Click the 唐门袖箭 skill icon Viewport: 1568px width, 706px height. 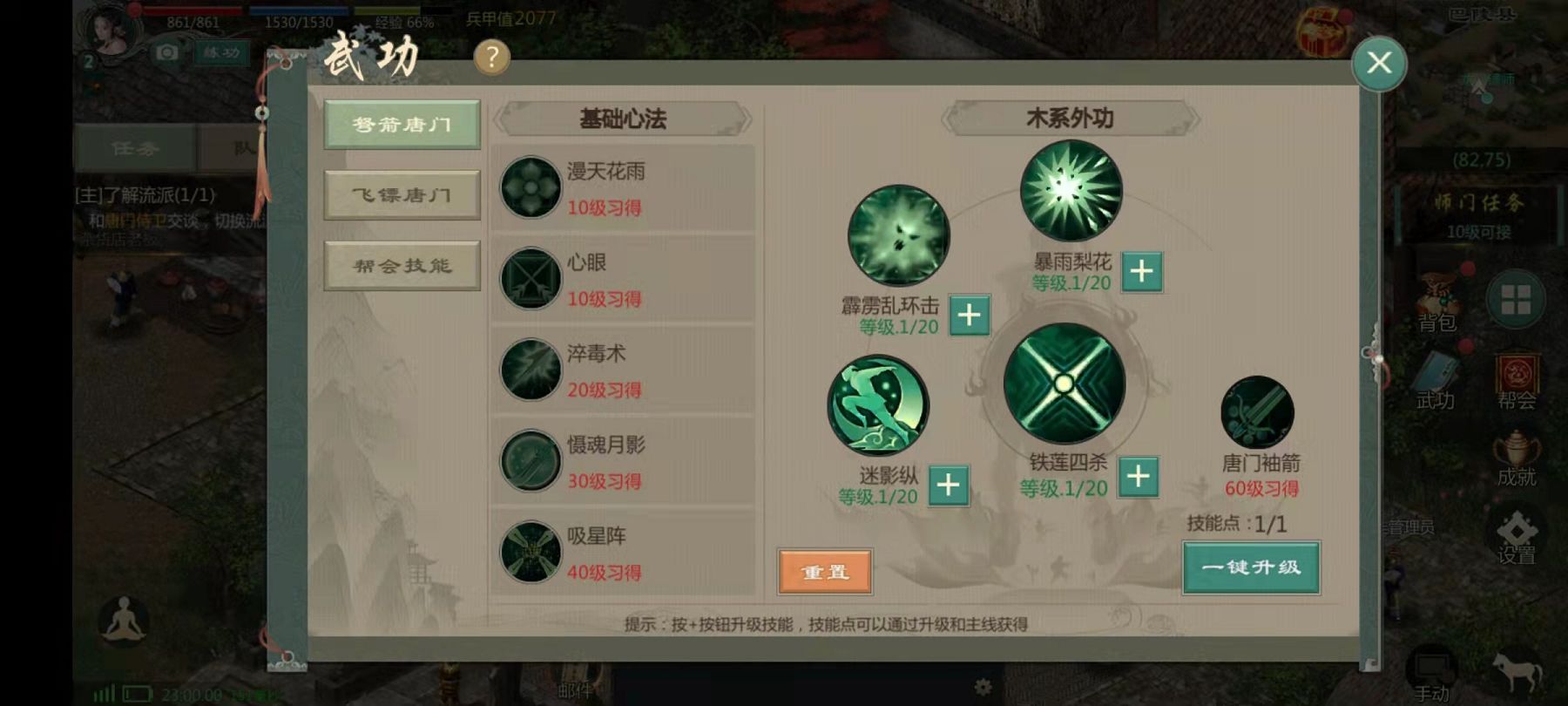point(1257,412)
